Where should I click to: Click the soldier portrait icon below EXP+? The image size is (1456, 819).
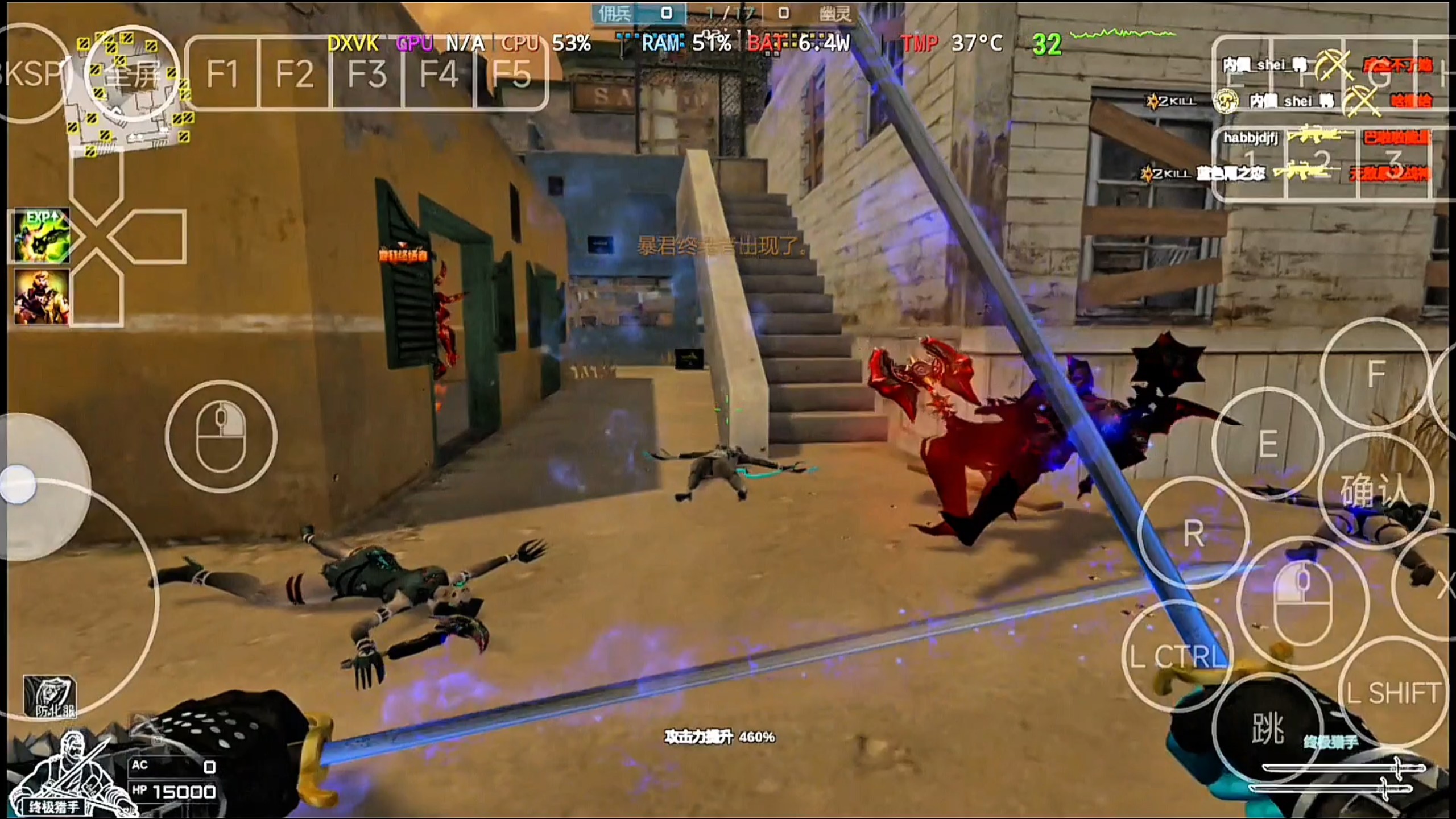pos(41,296)
